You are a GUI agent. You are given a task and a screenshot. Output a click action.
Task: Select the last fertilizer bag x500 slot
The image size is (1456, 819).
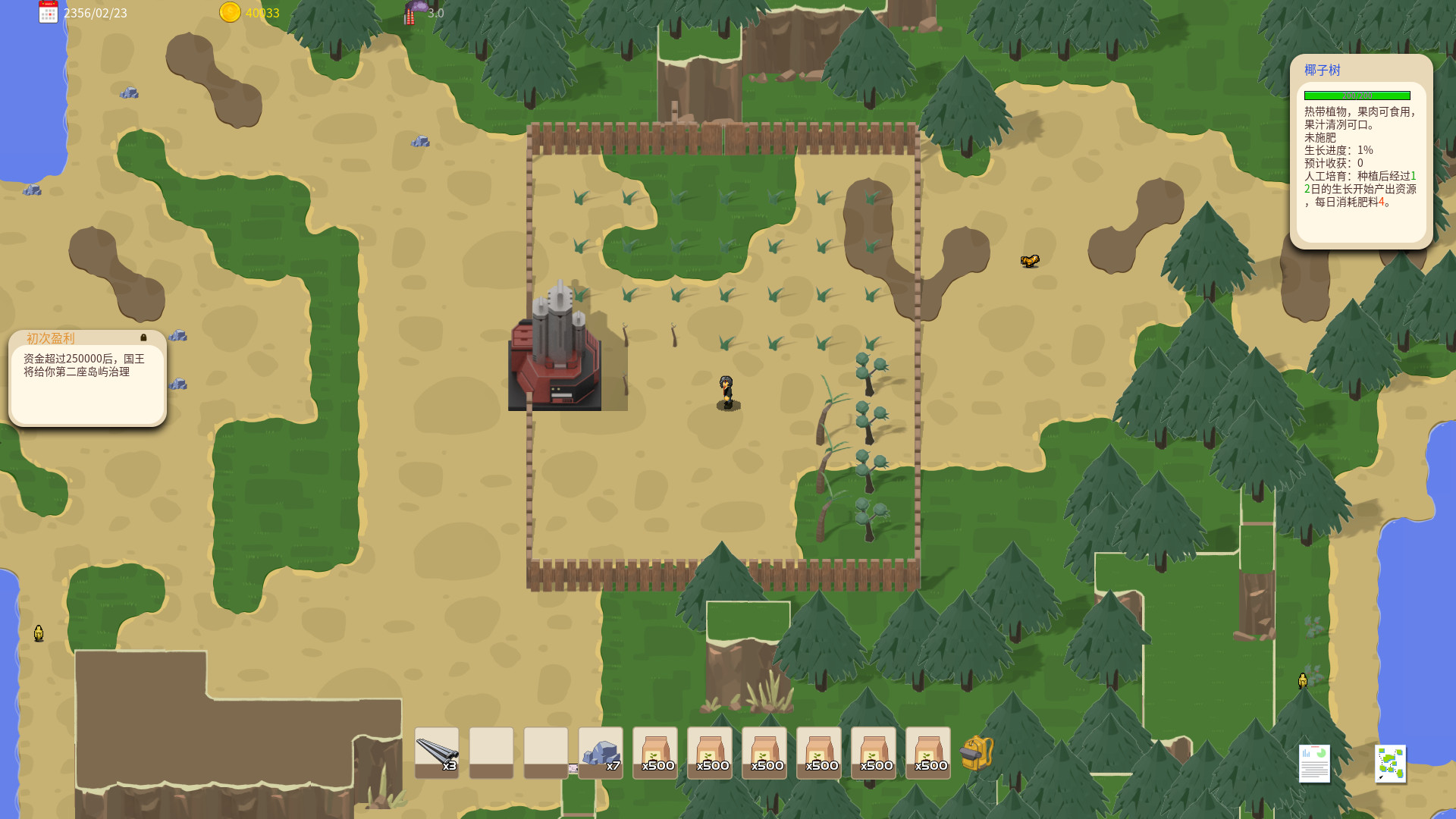[927, 753]
